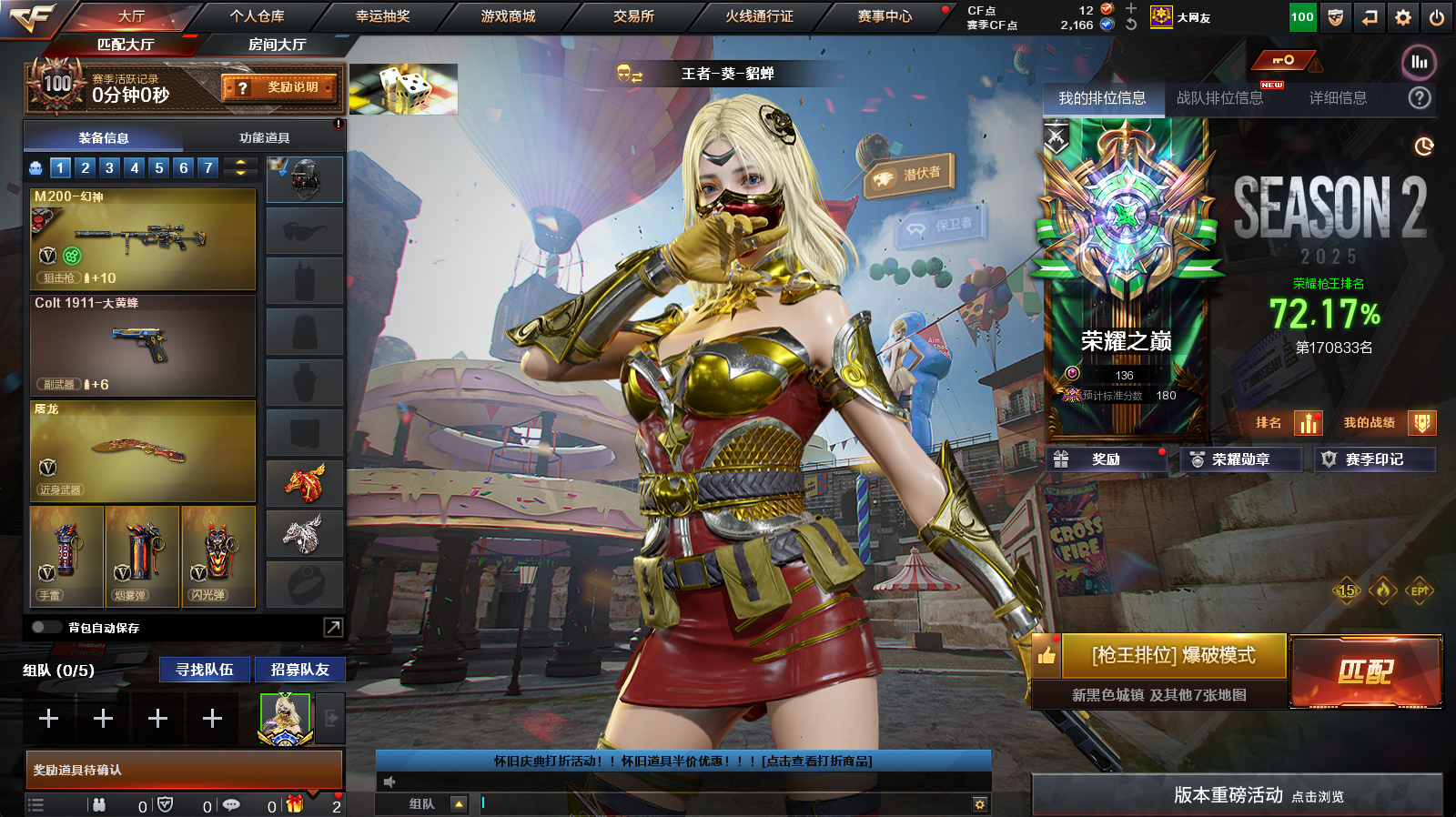This screenshot has height=817, width=1456.
Task: Select the 功能道具 tab
Action: [x=264, y=138]
